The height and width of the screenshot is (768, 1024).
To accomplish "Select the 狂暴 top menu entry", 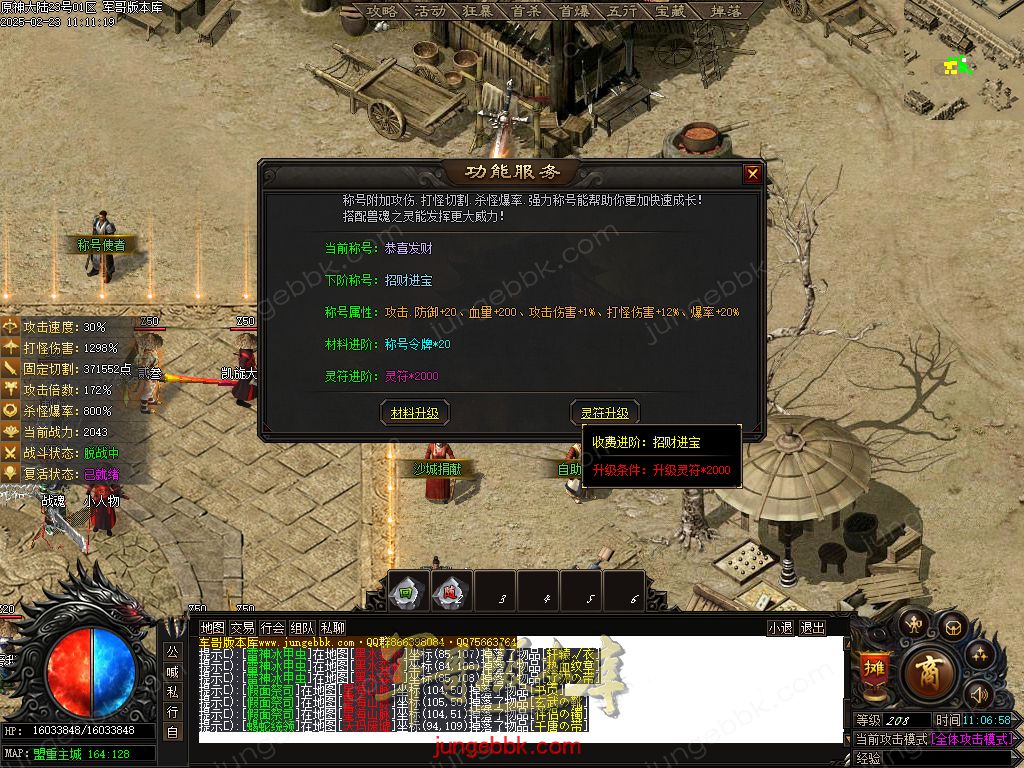I will 477,11.
